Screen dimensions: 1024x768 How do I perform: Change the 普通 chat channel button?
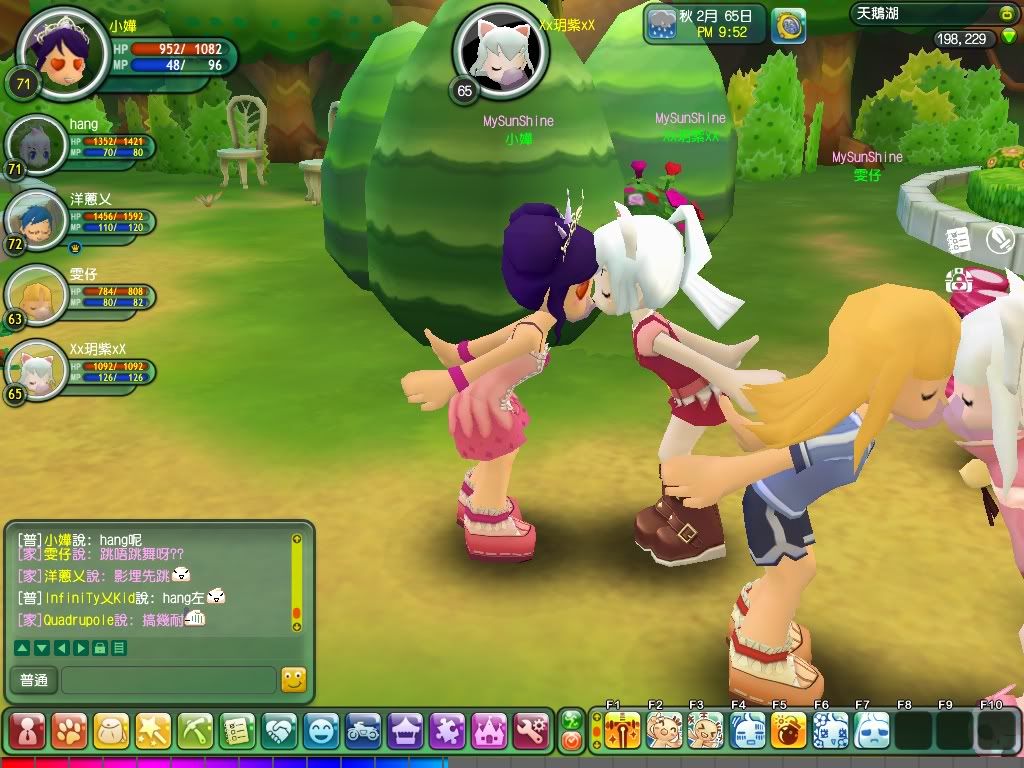[x=33, y=681]
